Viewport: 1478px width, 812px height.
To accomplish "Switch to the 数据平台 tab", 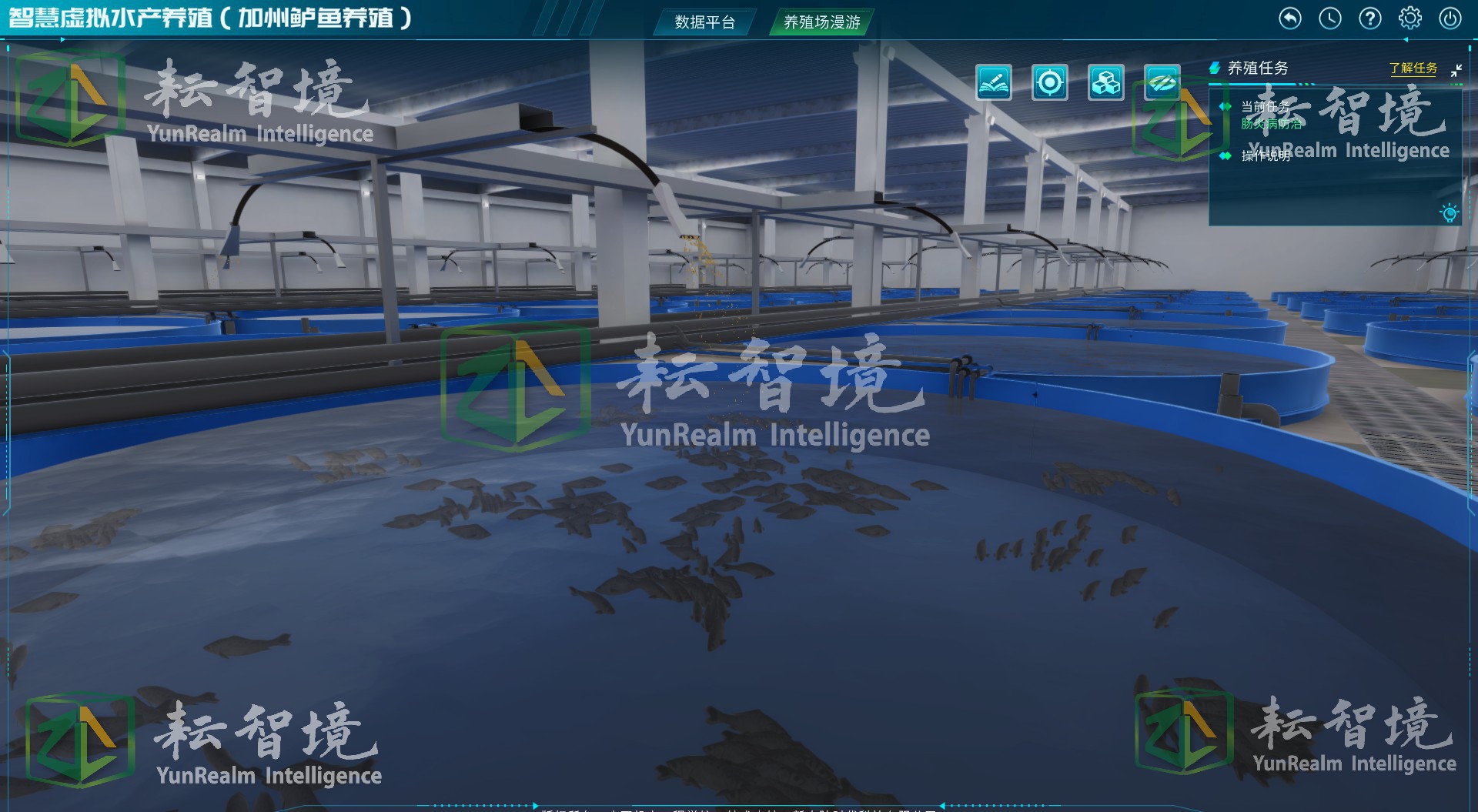I will [703, 23].
